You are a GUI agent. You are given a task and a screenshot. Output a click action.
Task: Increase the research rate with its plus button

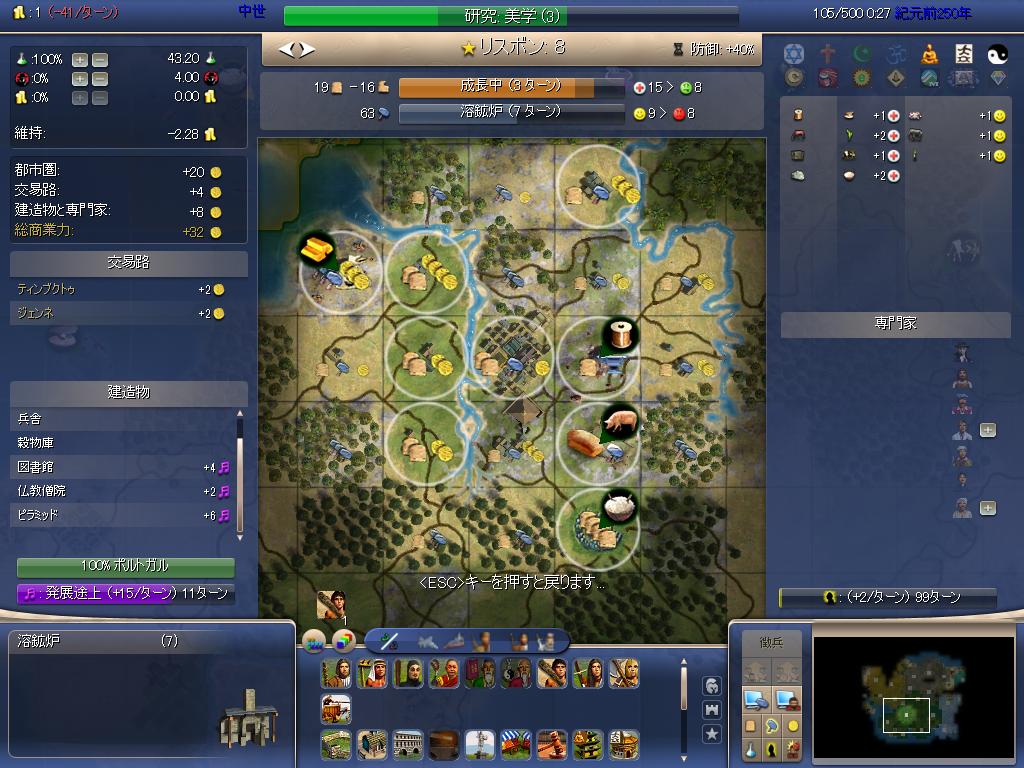(x=80, y=59)
